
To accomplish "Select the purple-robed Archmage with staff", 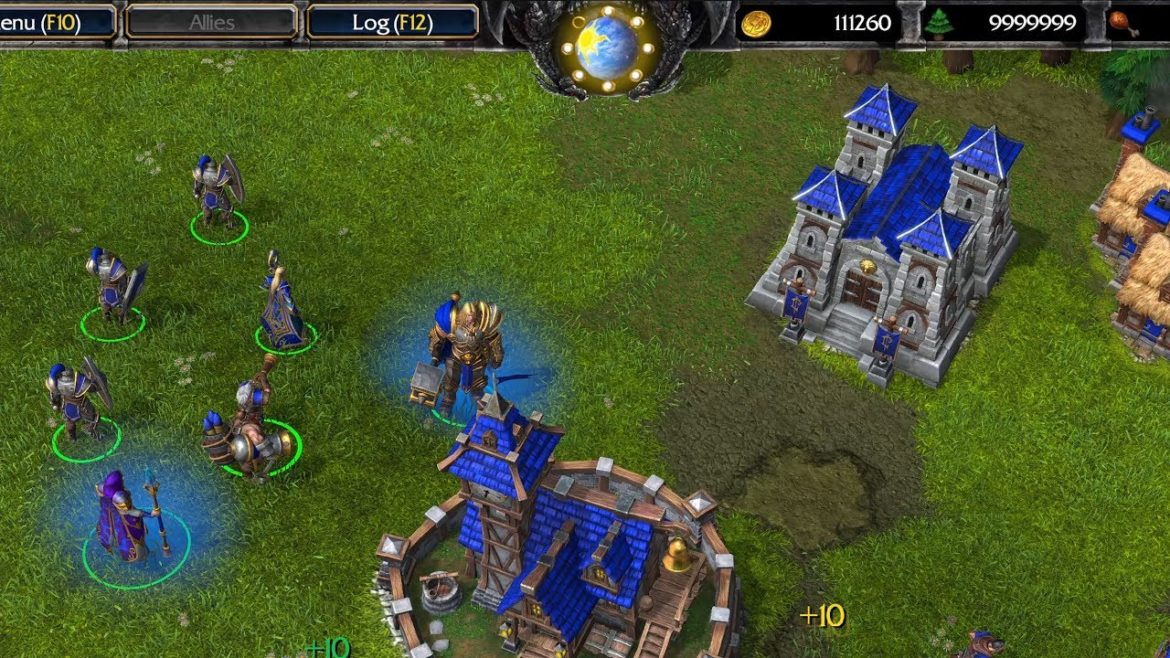I will [124, 518].
